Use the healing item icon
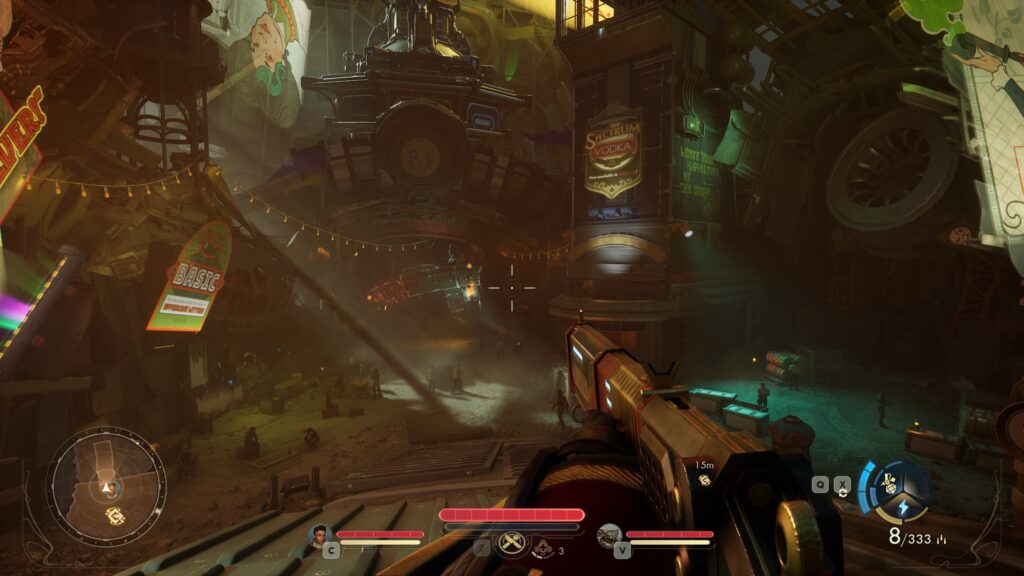This screenshot has height=576, width=1024. point(544,547)
